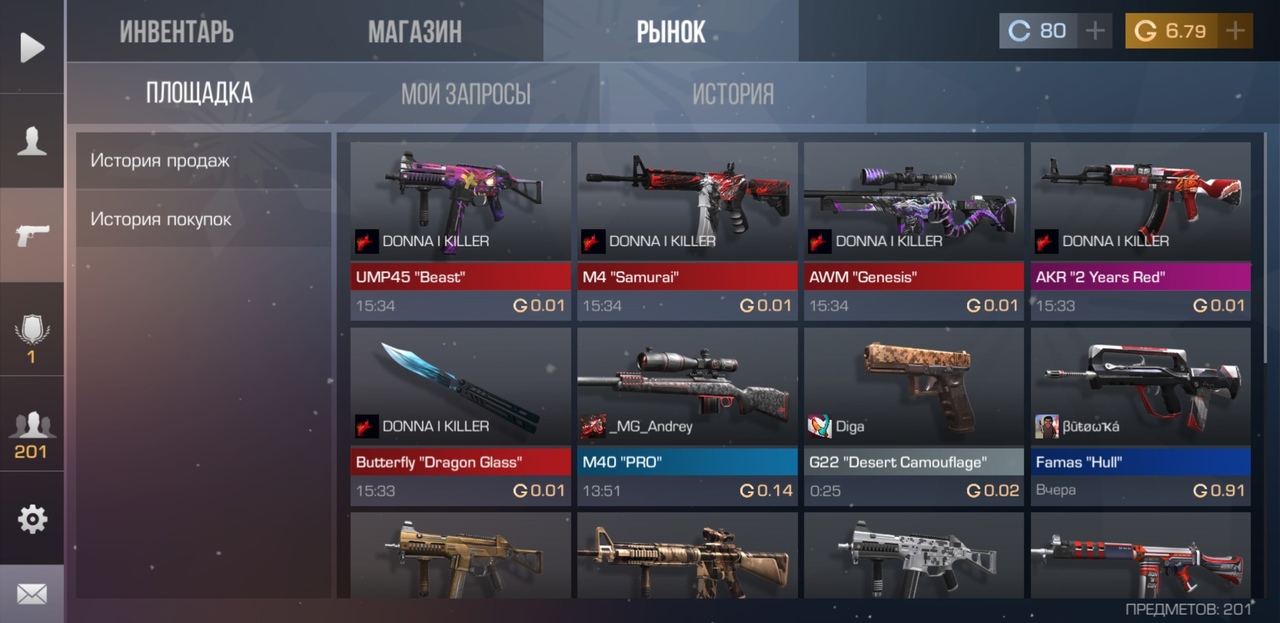Open the M40 "PRO" sale entry
This screenshot has width=1280, height=623.
[687, 415]
